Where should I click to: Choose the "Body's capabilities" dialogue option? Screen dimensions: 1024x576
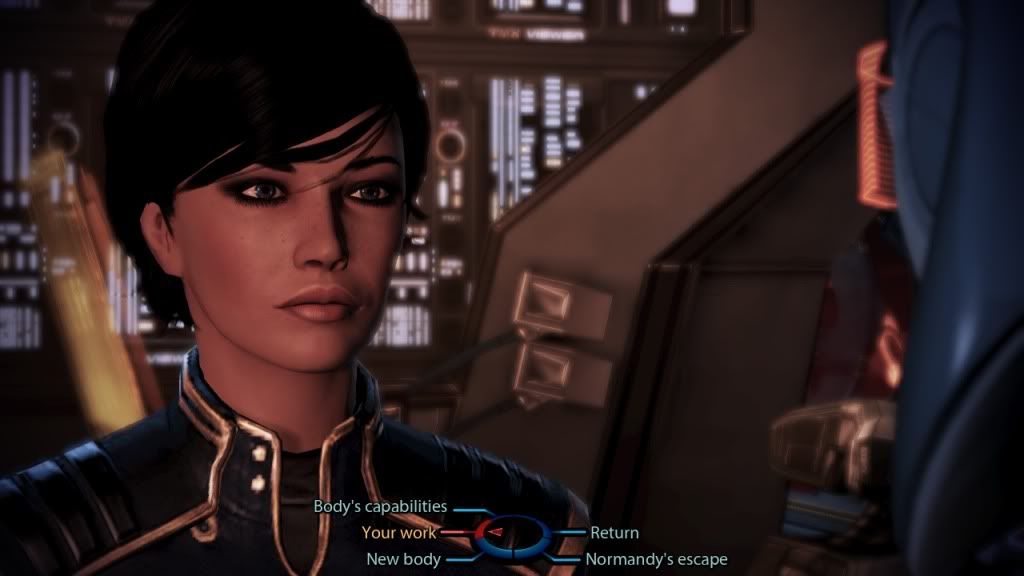[x=380, y=507]
